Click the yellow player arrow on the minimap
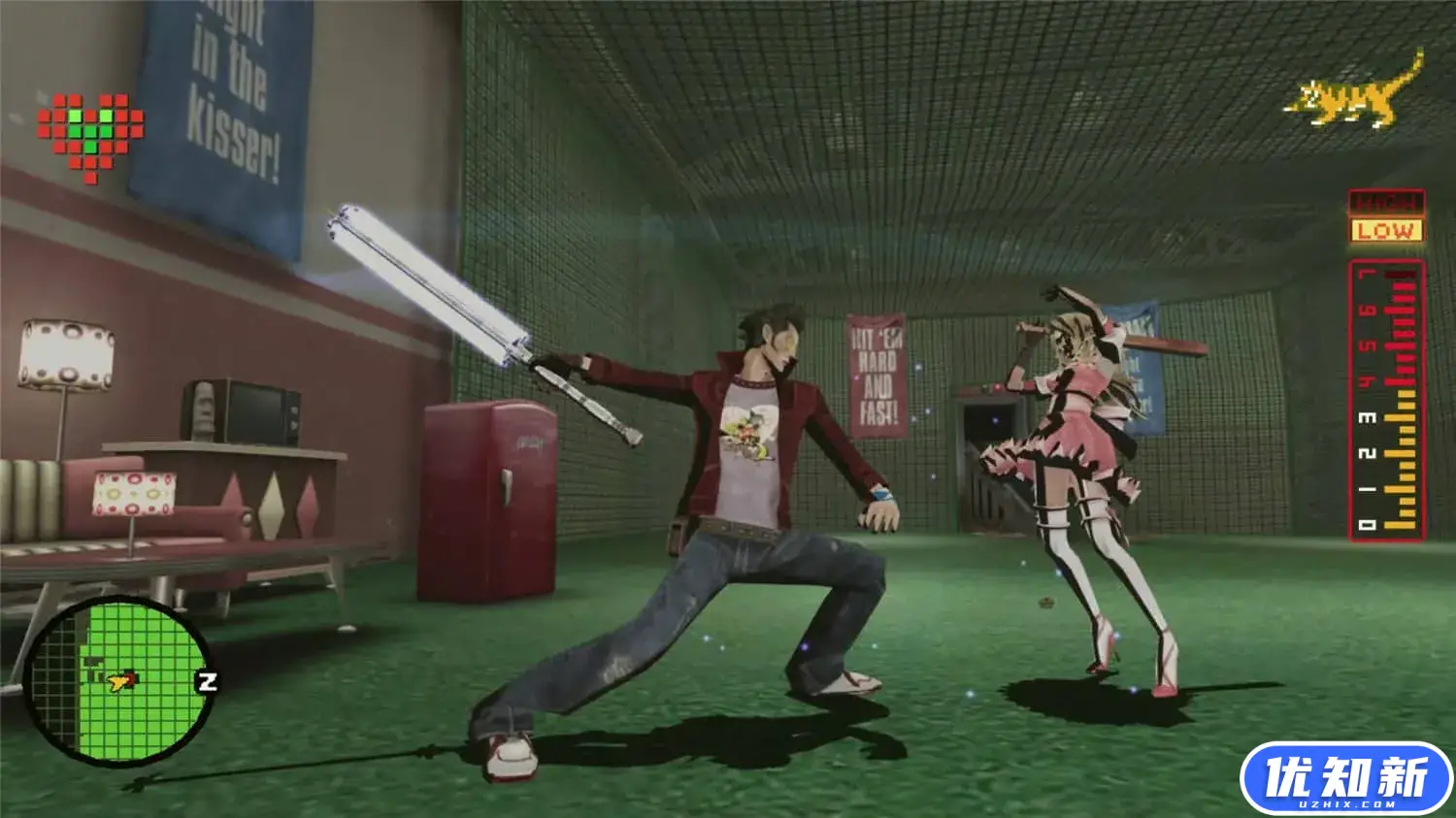The height and width of the screenshot is (818, 1456). coord(118,682)
